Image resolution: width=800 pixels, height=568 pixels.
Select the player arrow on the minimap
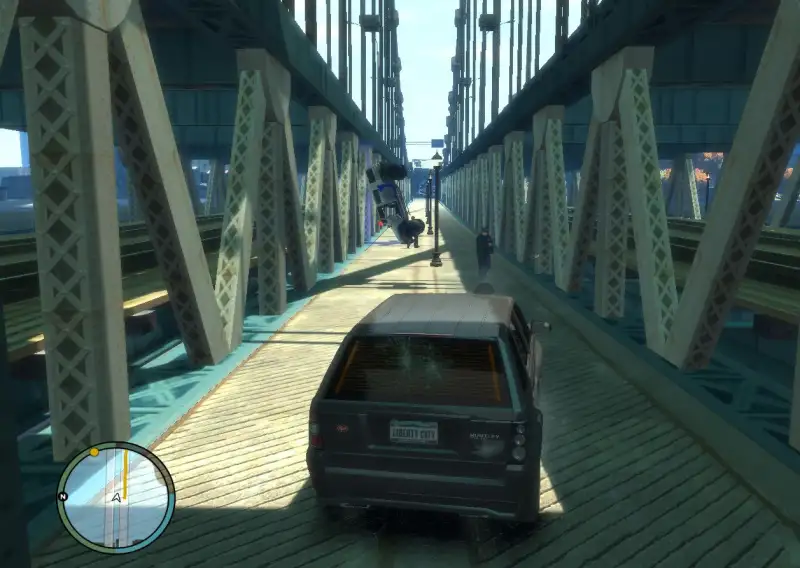pos(117,497)
